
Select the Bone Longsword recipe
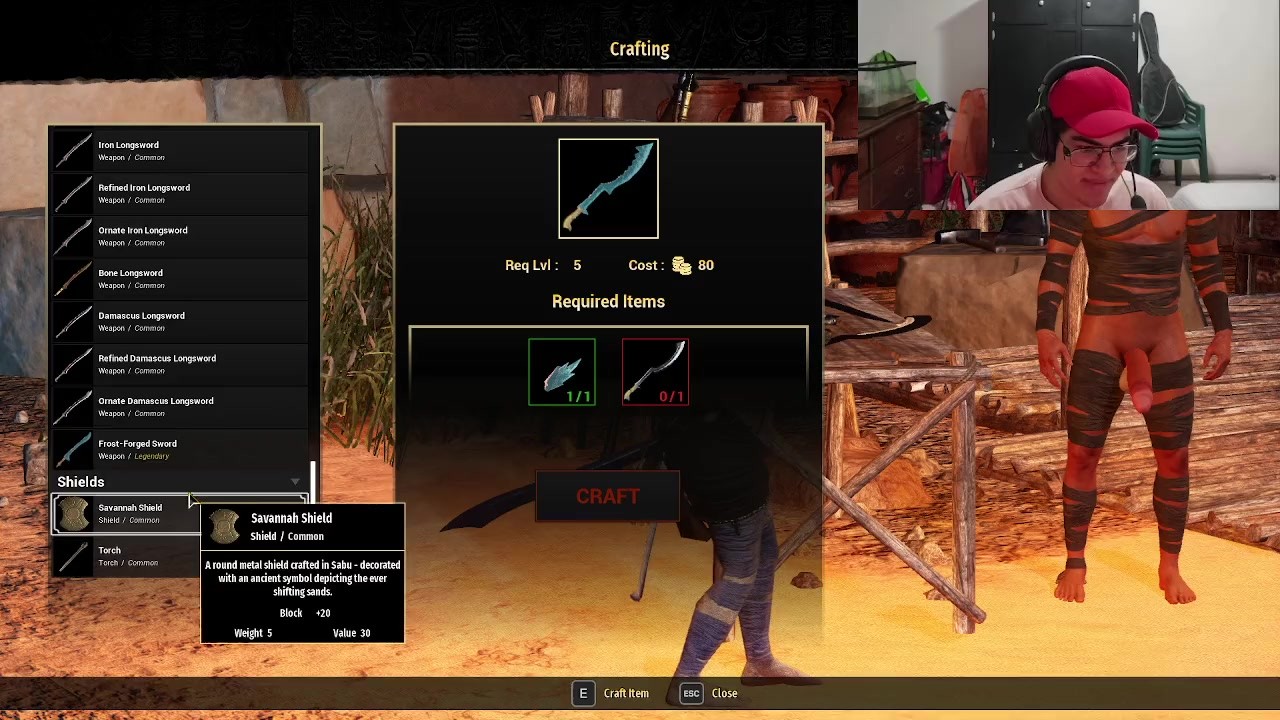click(180, 278)
